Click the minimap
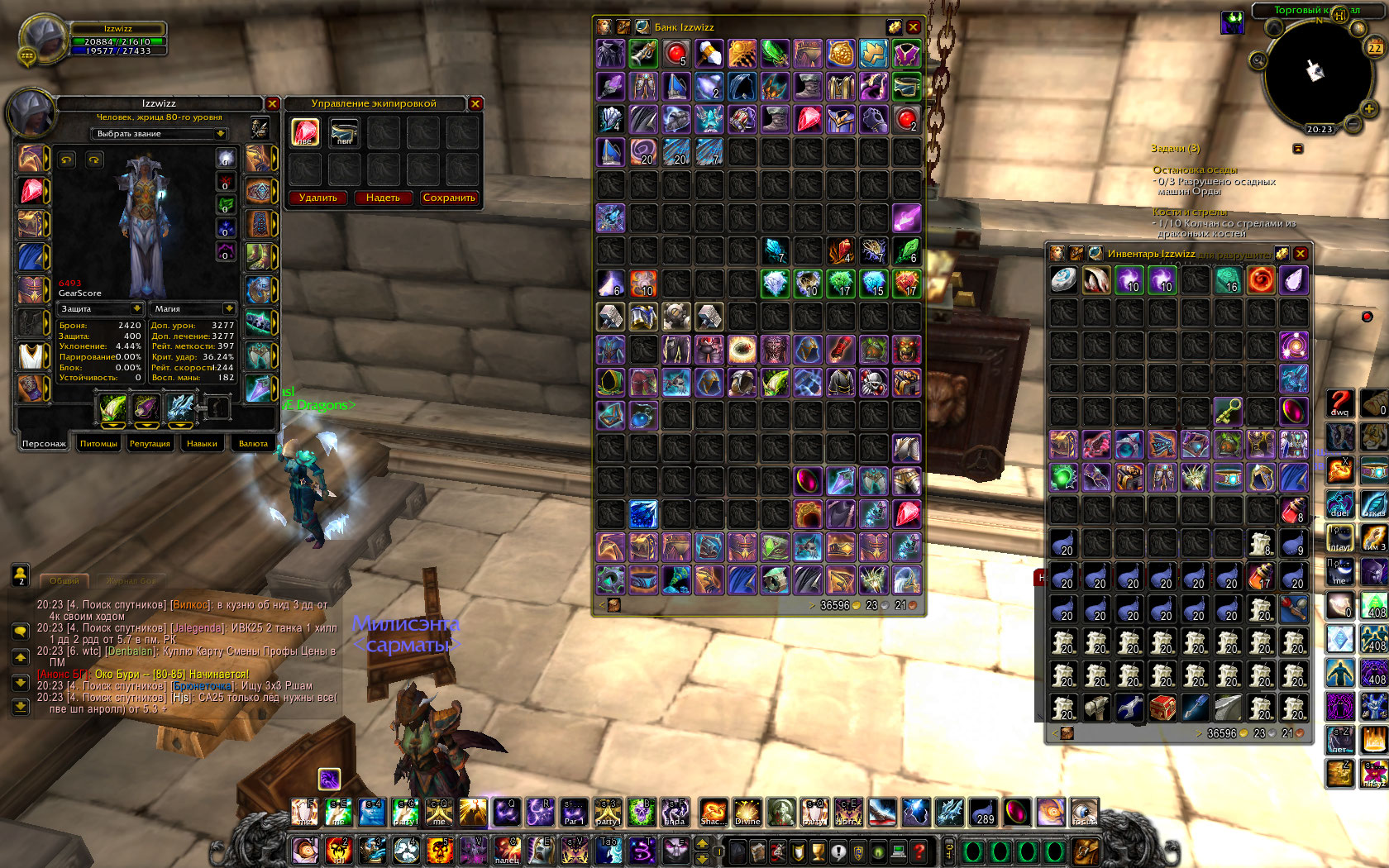Image resolution: width=1389 pixels, height=868 pixels. (x=1314, y=74)
